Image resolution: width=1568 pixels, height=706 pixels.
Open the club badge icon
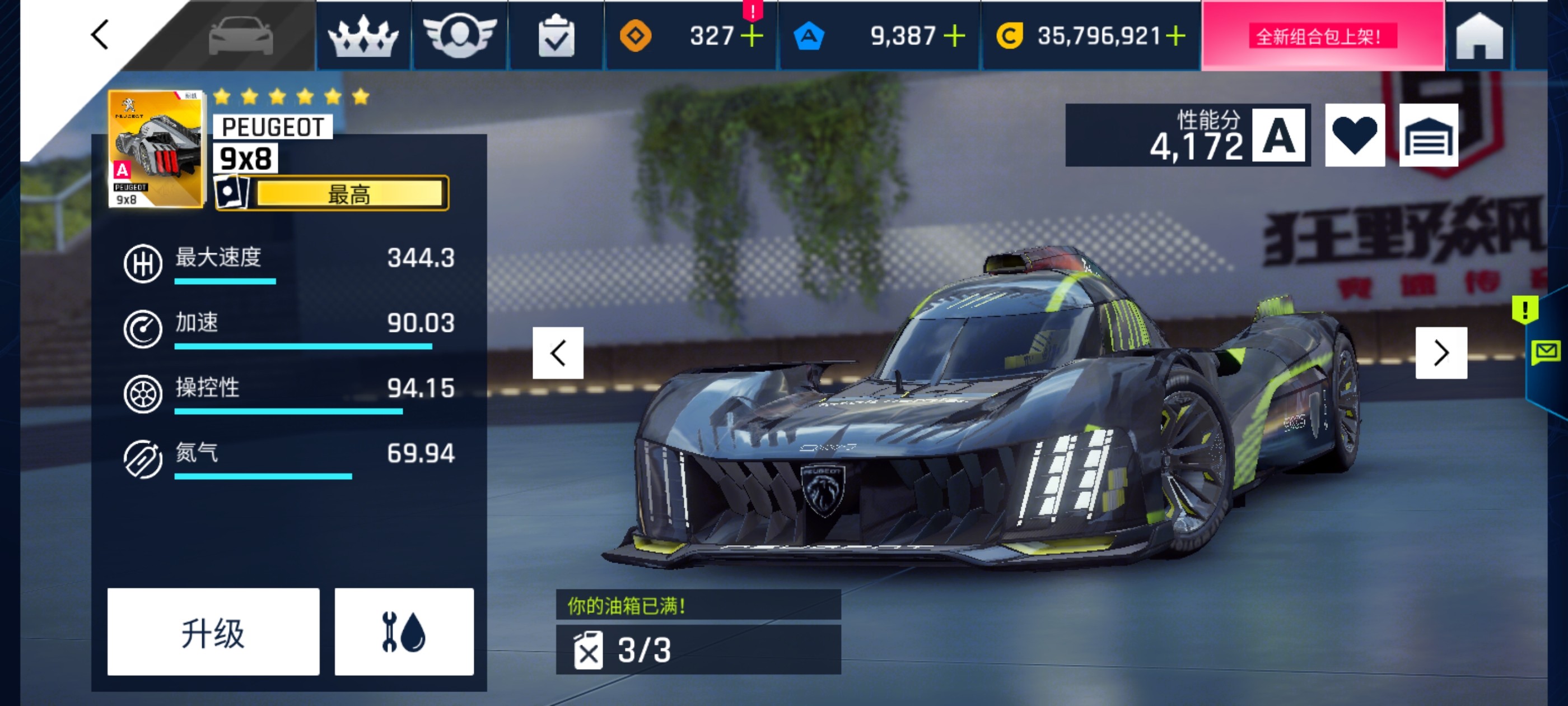click(x=461, y=35)
